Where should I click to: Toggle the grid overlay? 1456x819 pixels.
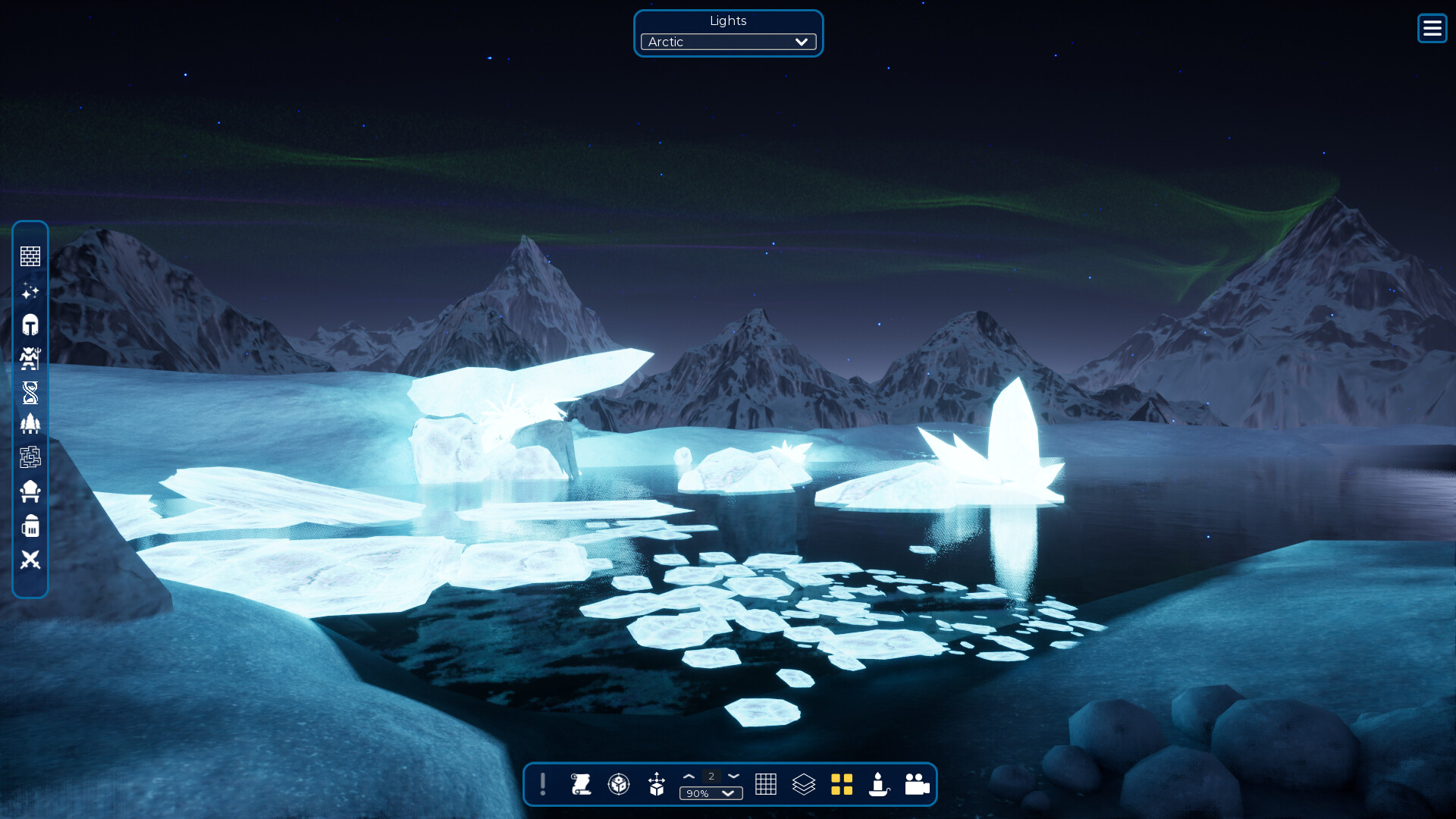tap(767, 785)
